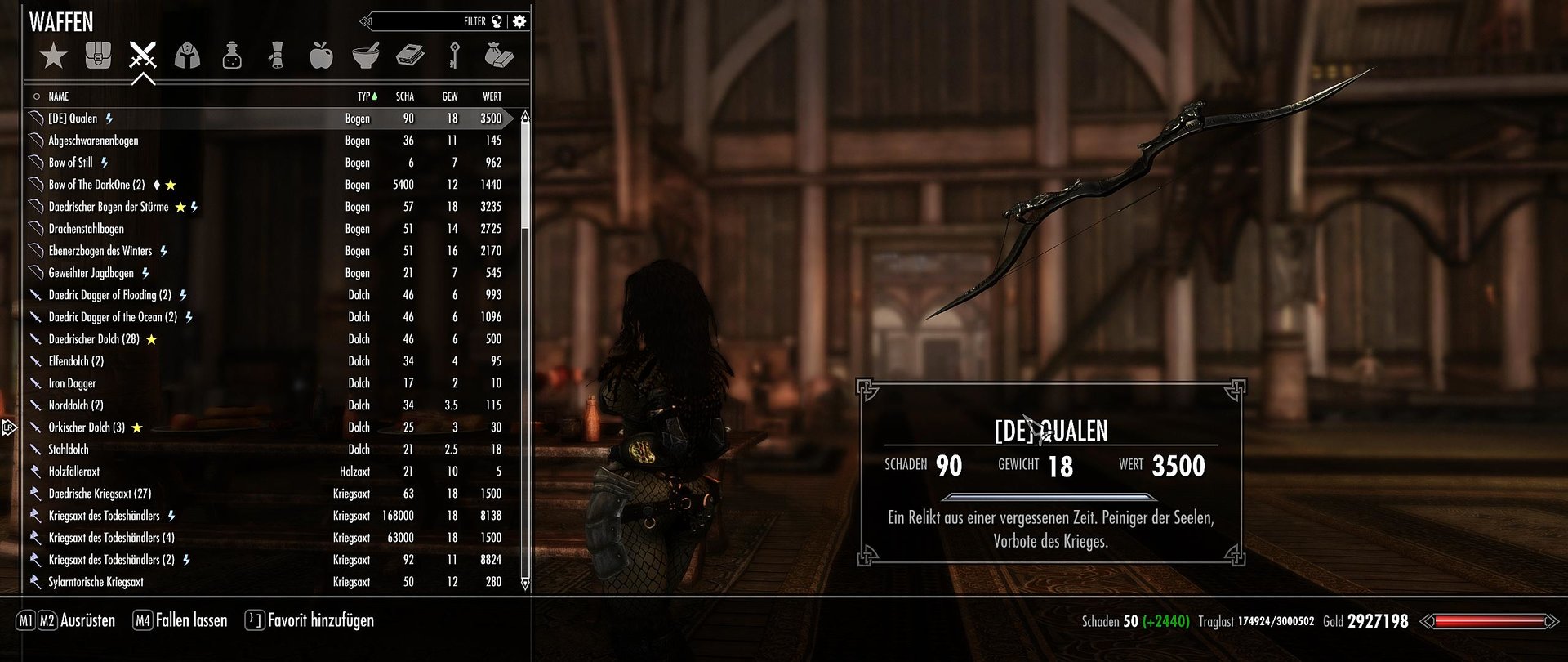The width and height of the screenshot is (1568, 662).
Task: Pick the Drachenstahlbogen row
Action: tap(87, 229)
